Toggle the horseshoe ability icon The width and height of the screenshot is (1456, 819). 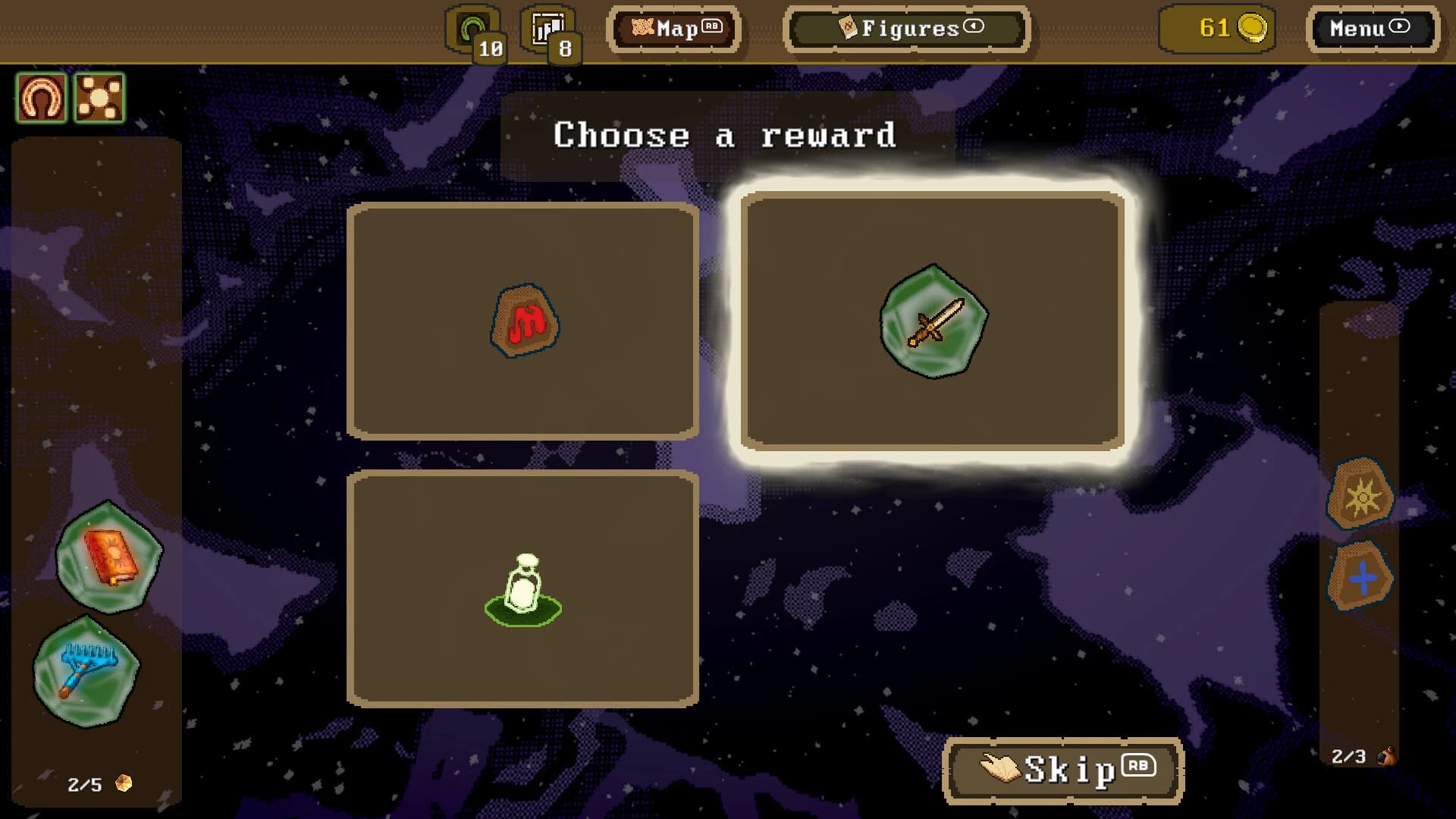(x=42, y=96)
